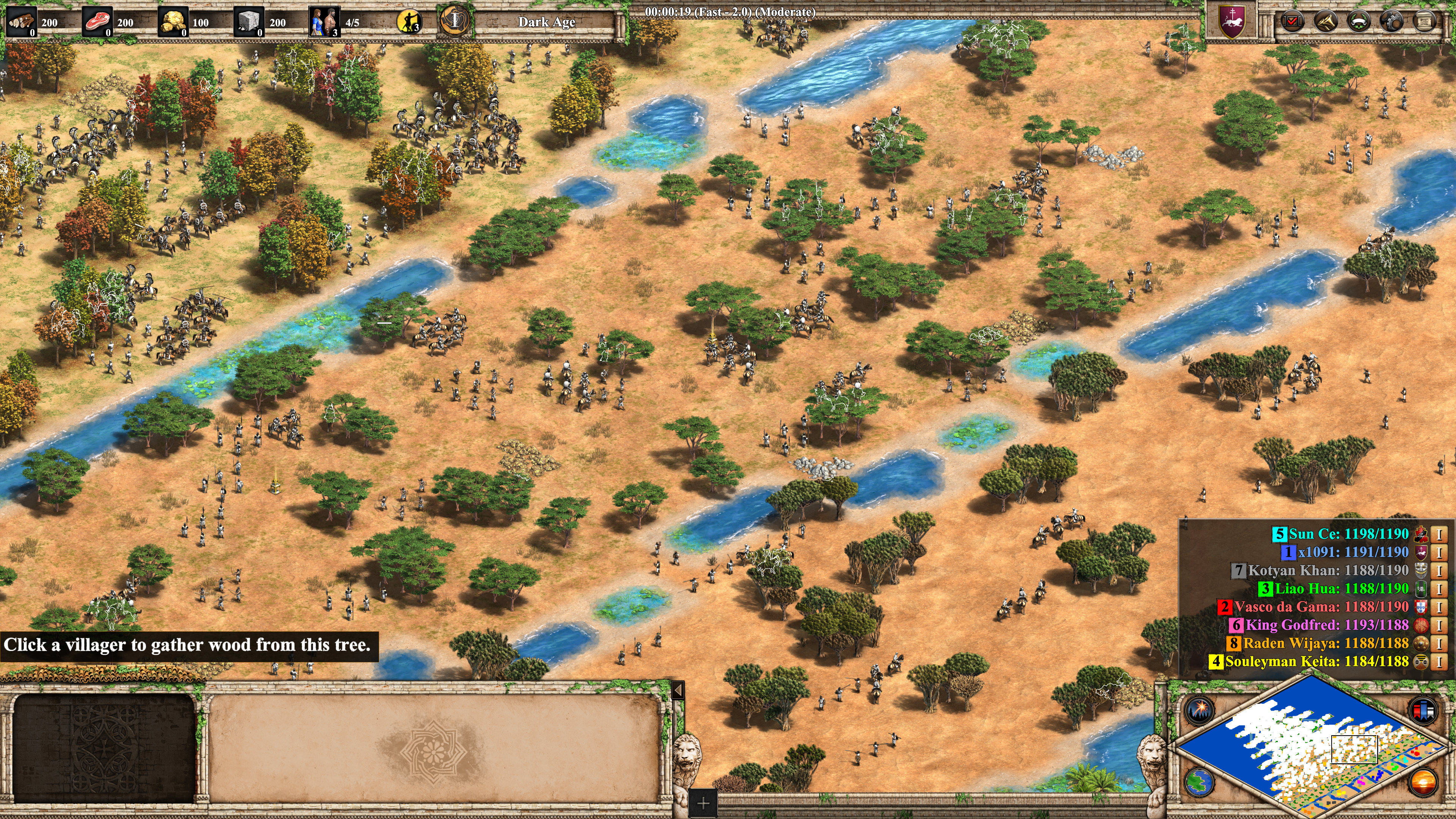Click Souleyman Keita's row in the scoreboard
This screenshot has height=819, width=1456.
point(1317,661)
